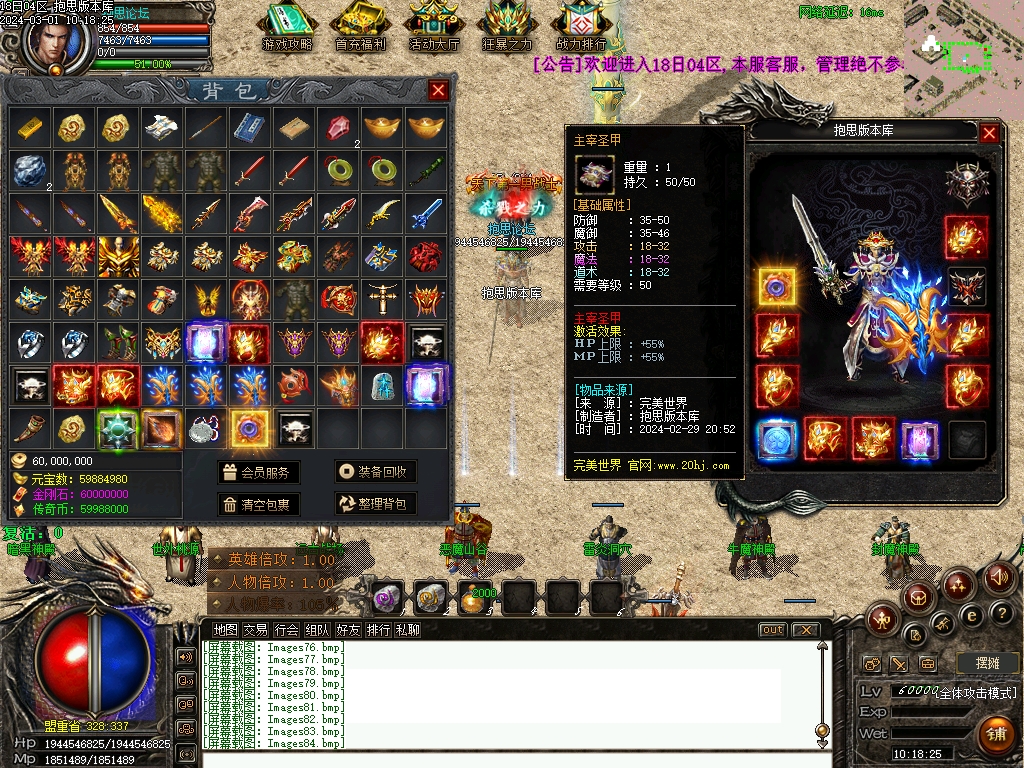
Task: Open the 游戏攻略 game guide
Action: click(x=287, y=27)
